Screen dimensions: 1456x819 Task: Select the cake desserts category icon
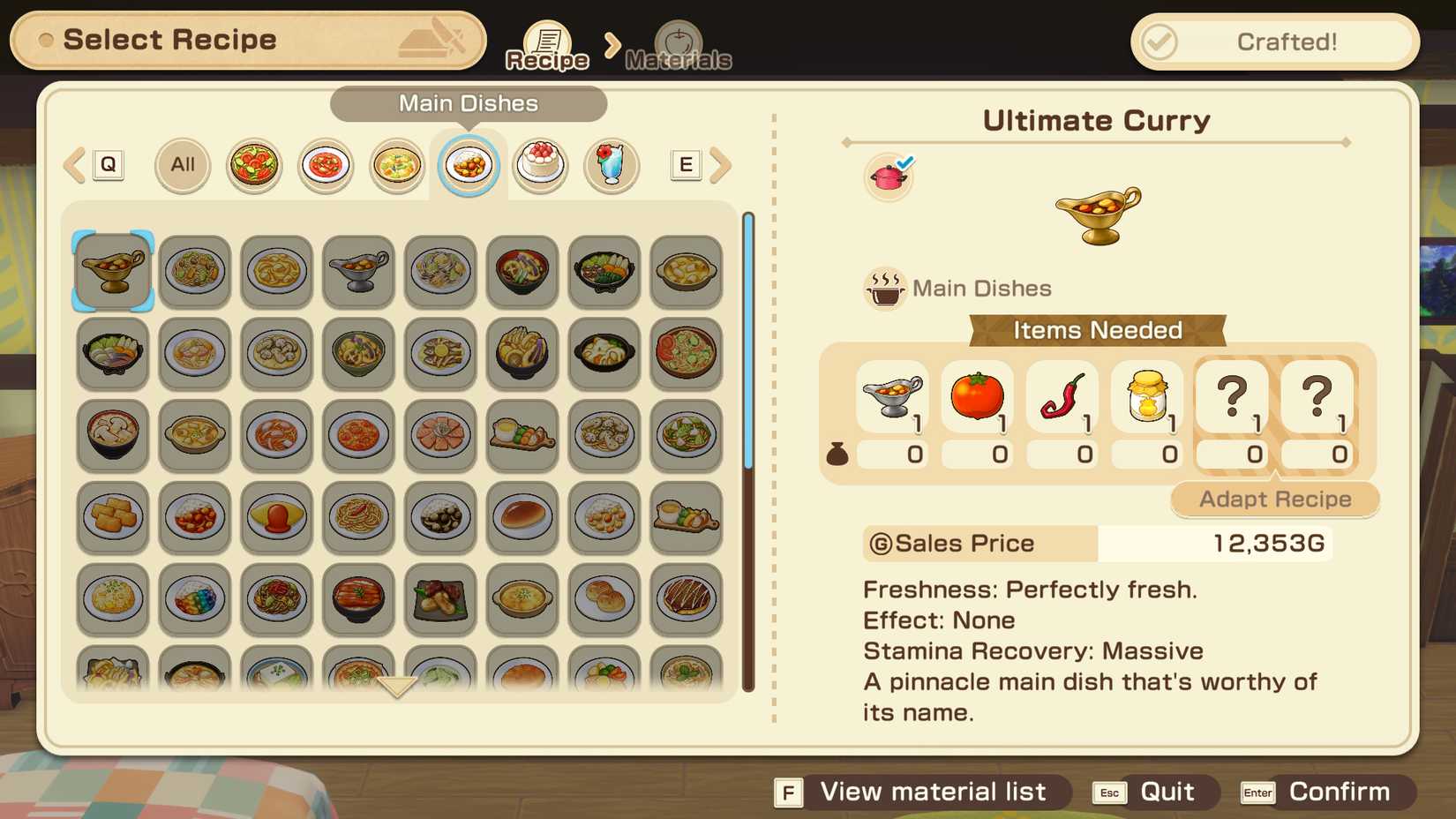pyautogui.click(x=541, y=164)
